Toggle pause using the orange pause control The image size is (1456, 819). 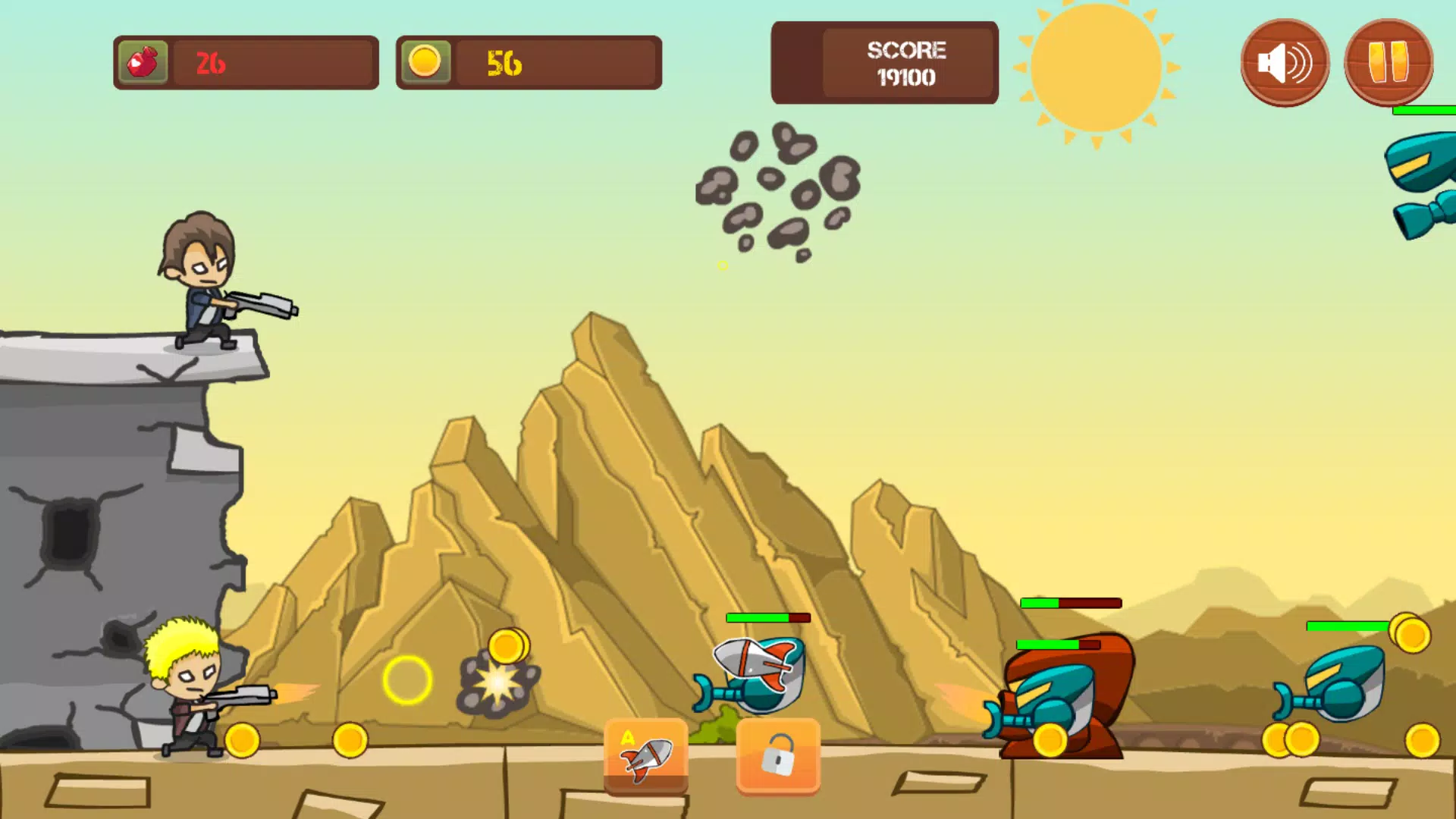coord(1388,62)
